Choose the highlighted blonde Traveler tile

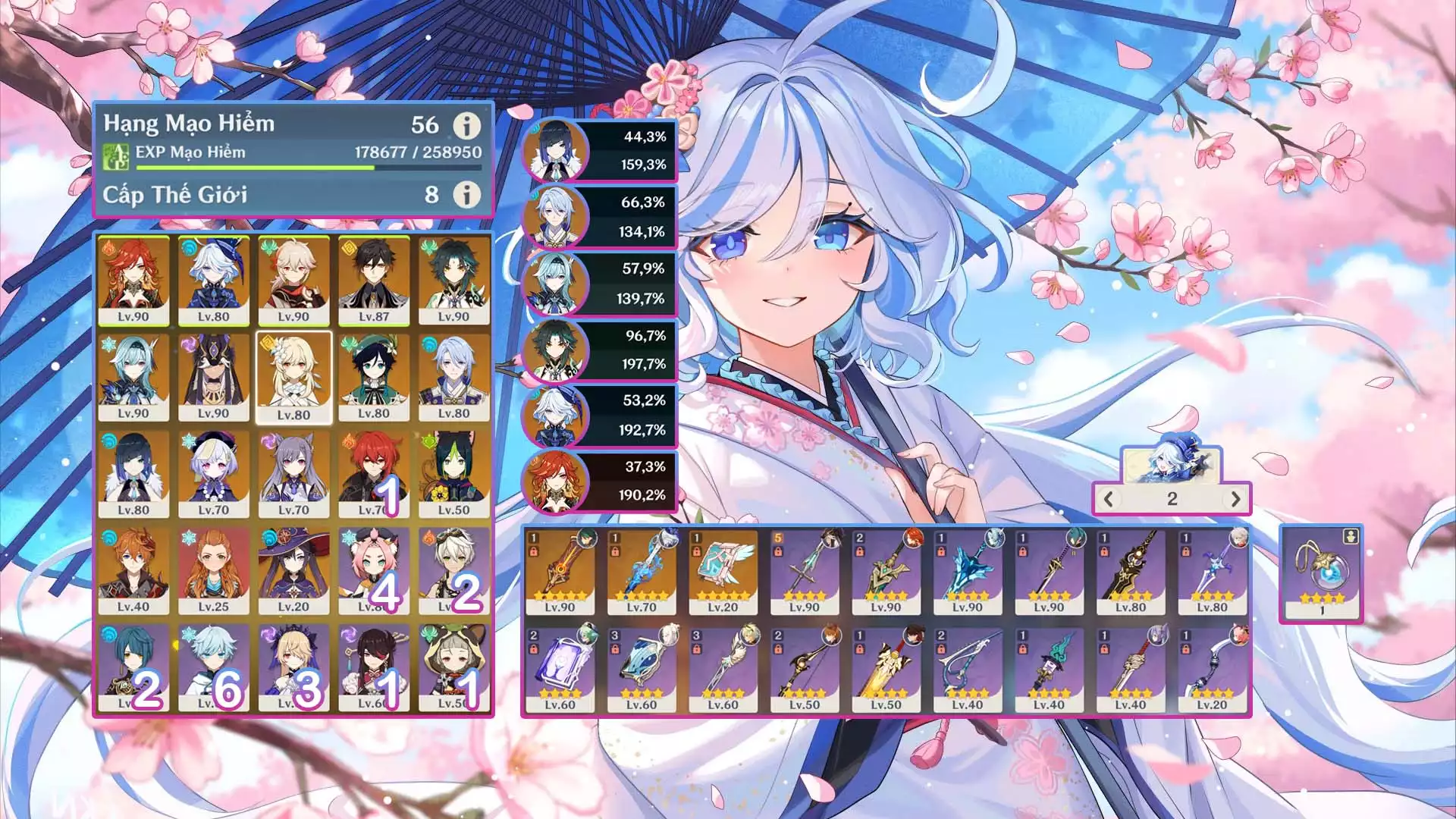[x=293, y=378]
